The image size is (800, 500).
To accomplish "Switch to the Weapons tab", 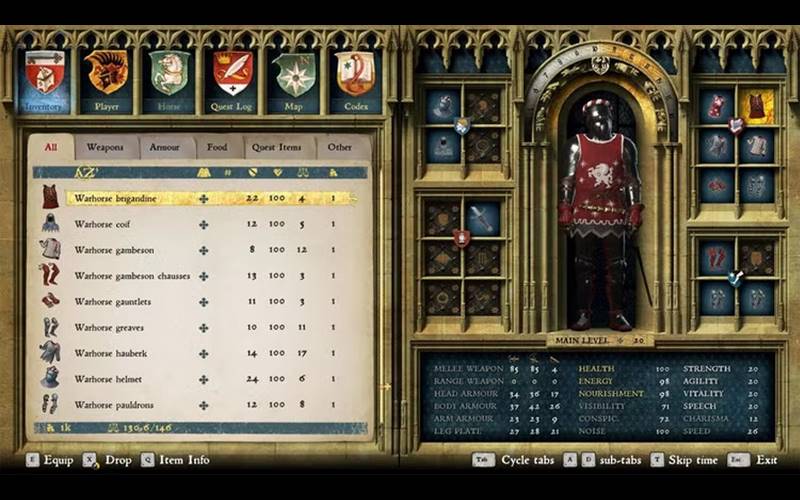I will [105, 148].
